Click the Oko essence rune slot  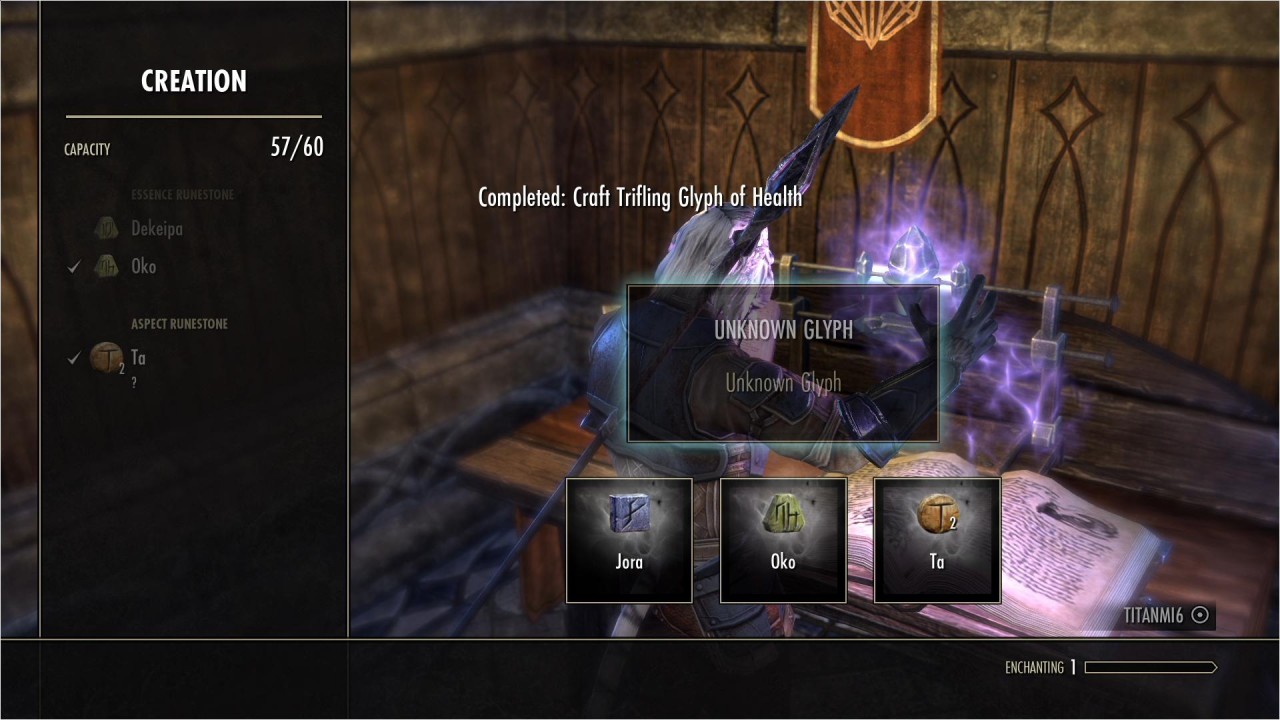783,540
